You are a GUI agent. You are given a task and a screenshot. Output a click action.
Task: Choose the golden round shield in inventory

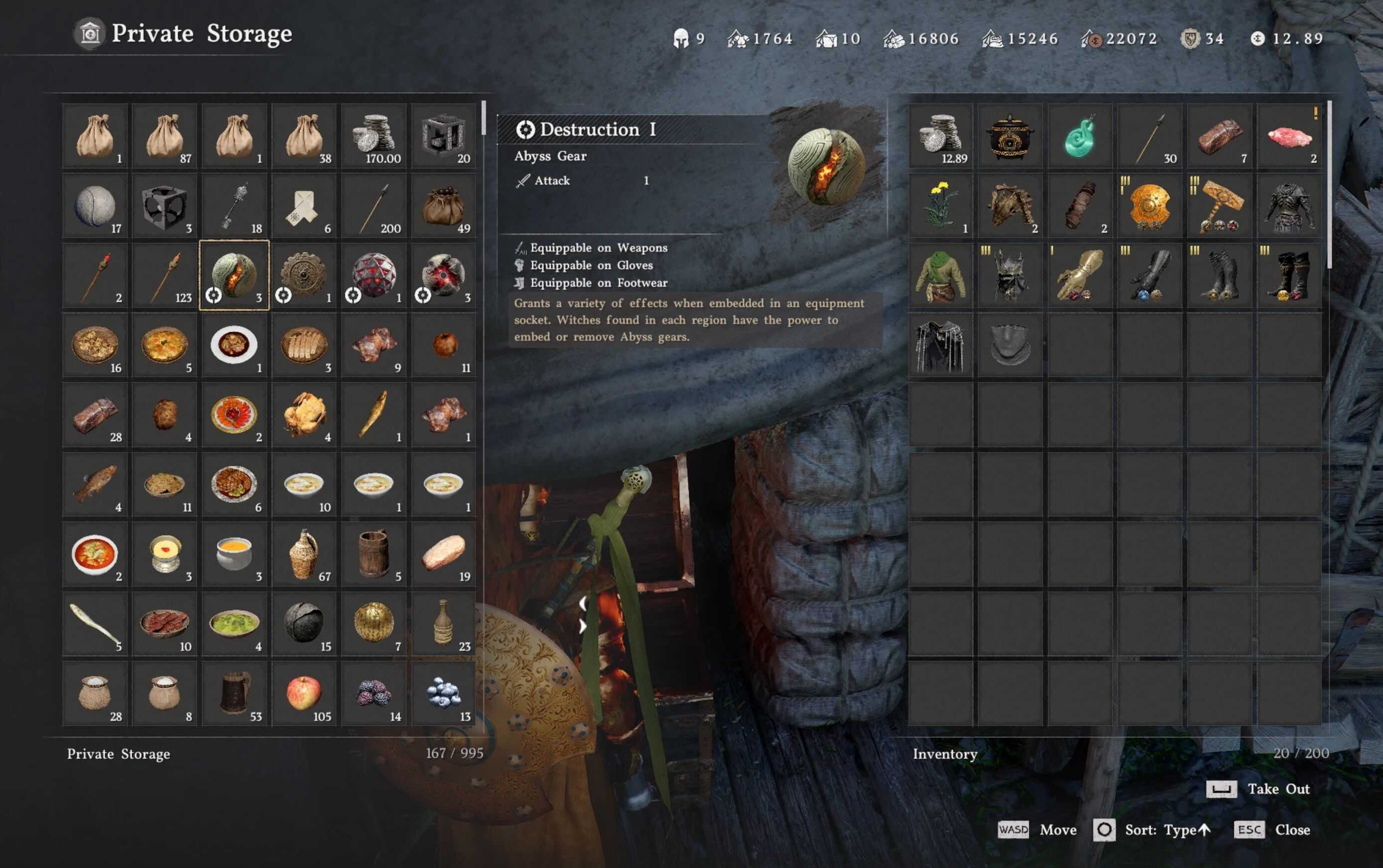[x=1149, y=205]
